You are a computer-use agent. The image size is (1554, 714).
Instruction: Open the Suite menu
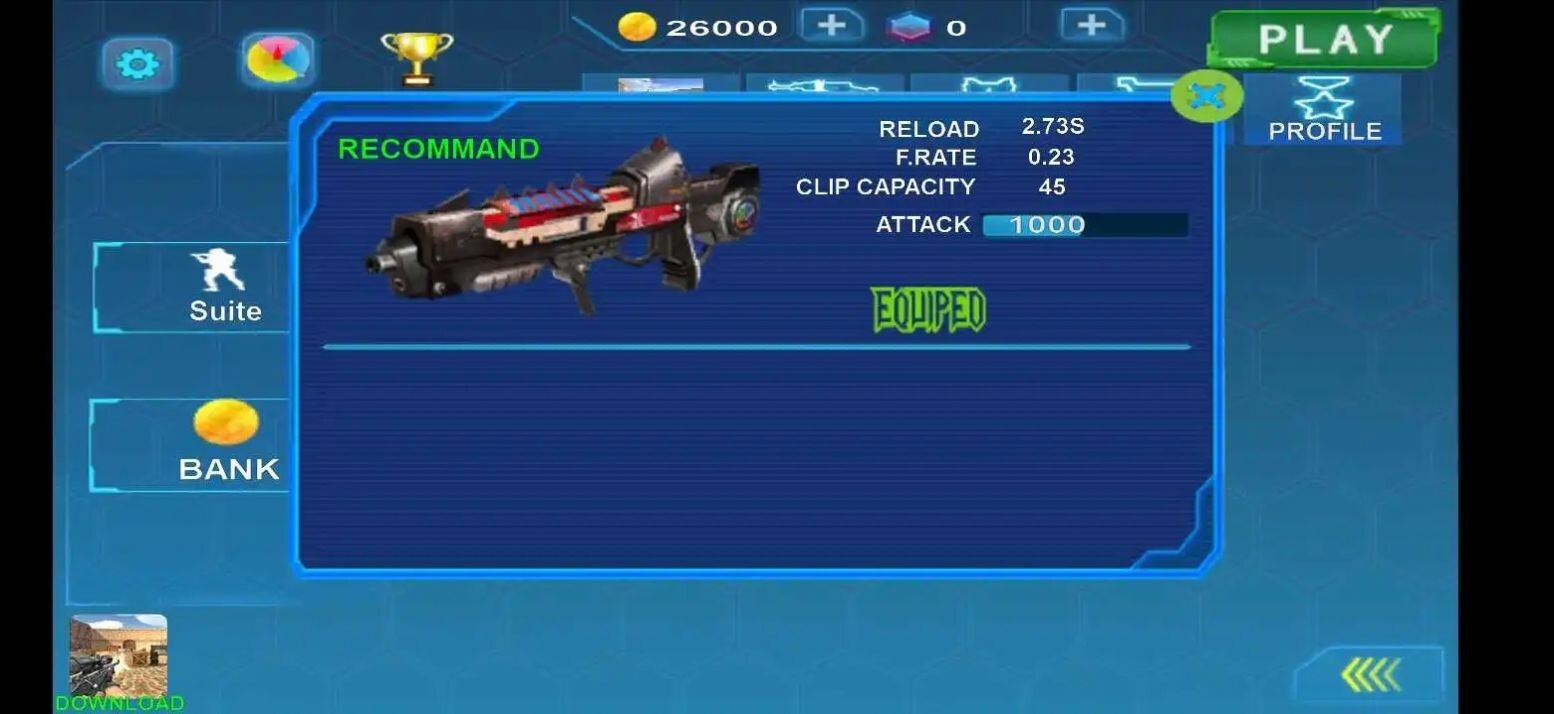(x=224, y=287)
